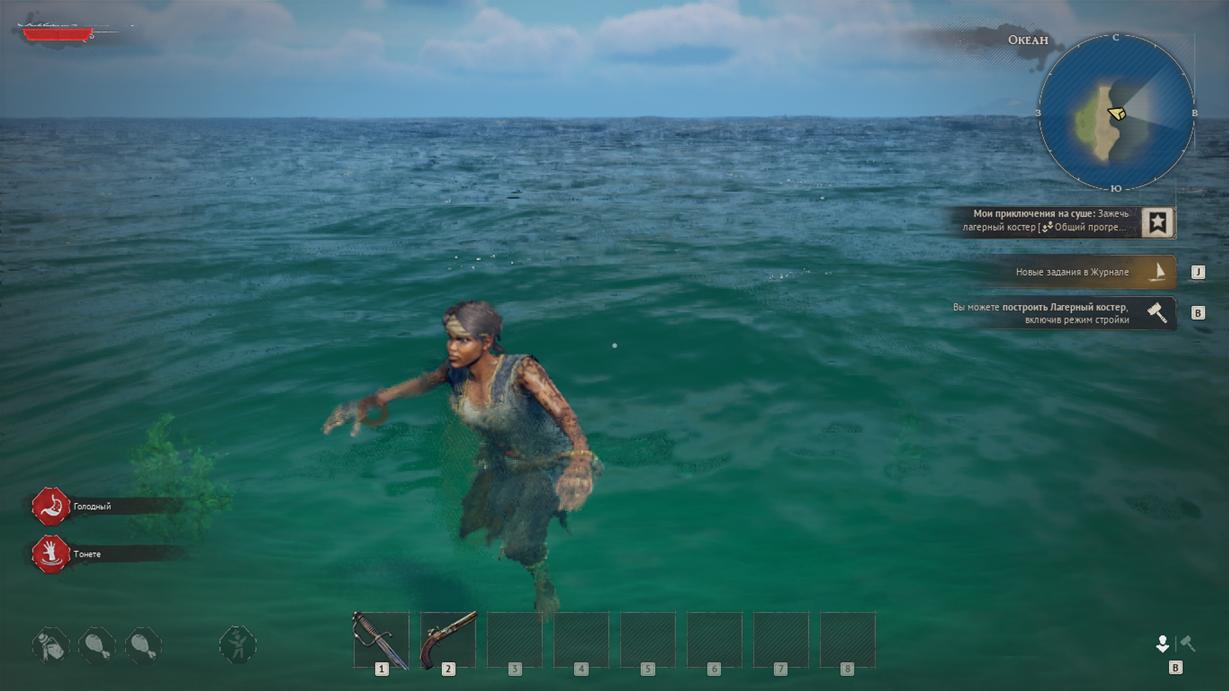Switch to the hammer build mode icon
Screen dimensions: 1229x691
tap(1188, 643)
